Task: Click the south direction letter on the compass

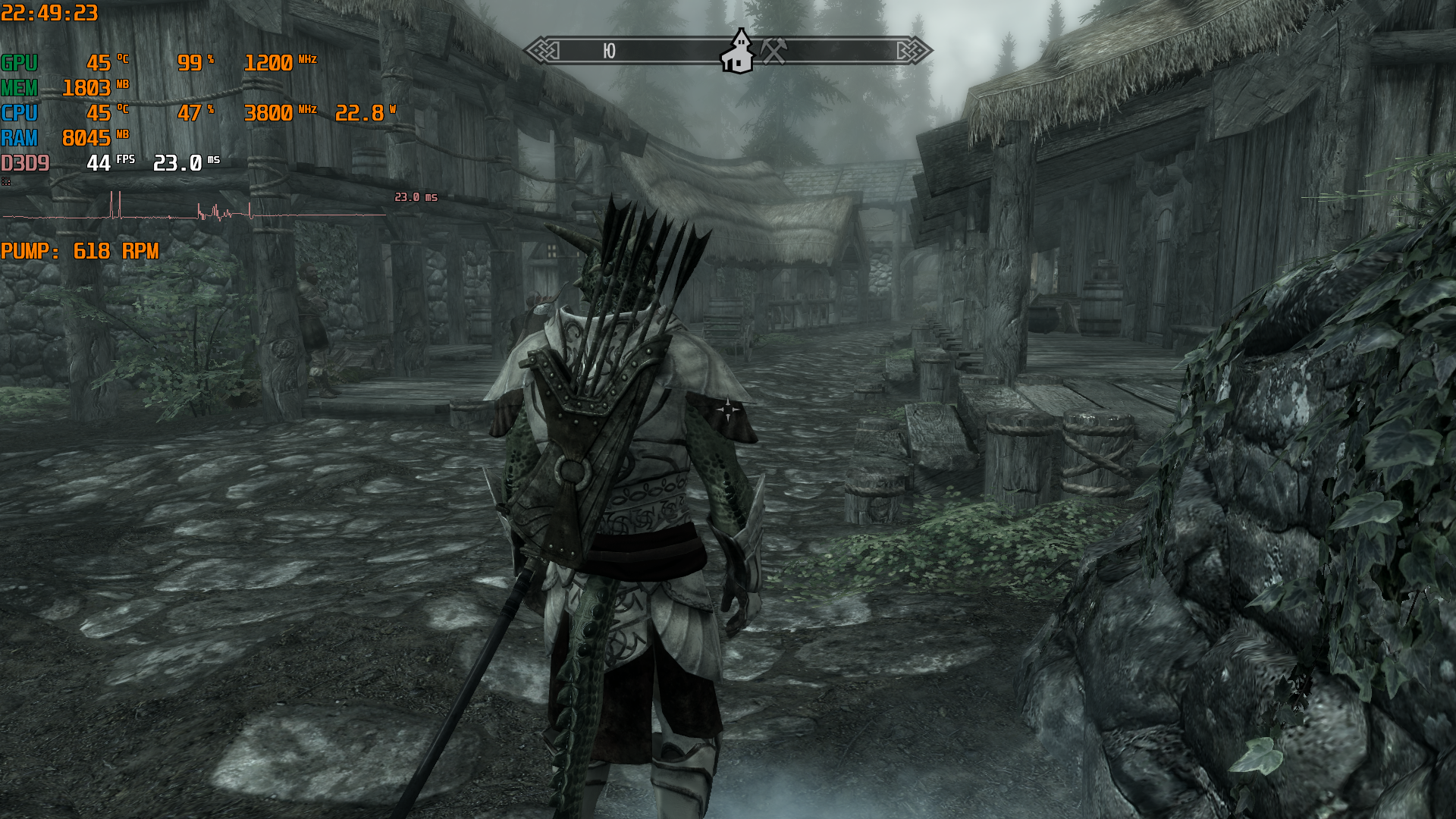Action: [609, 51]
